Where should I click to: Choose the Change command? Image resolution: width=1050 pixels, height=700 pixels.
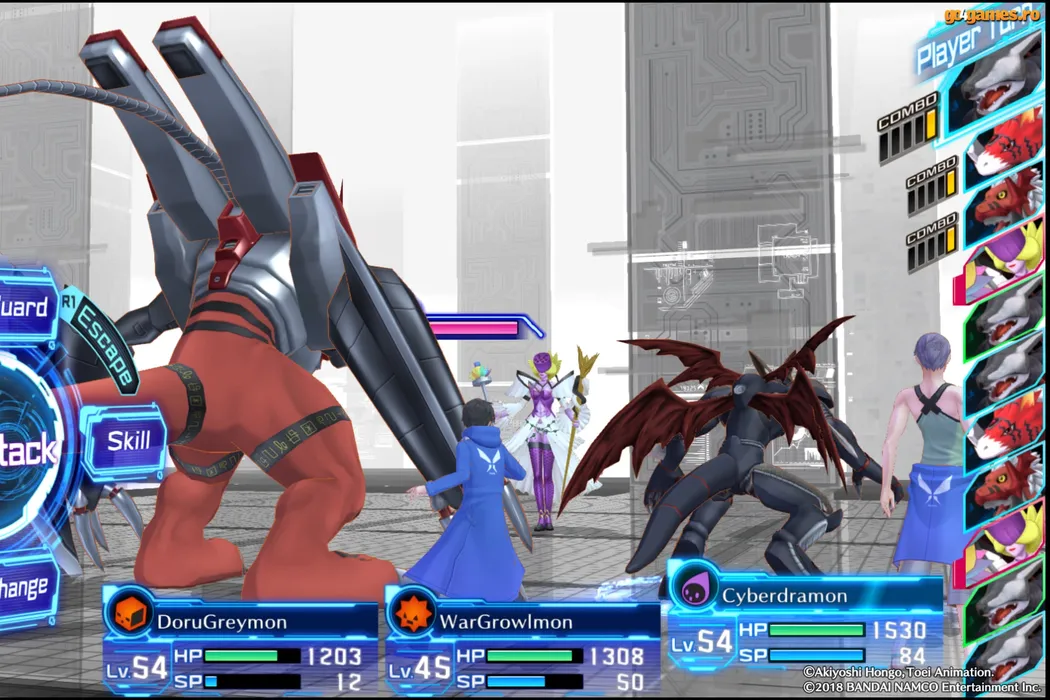(26, 586)
